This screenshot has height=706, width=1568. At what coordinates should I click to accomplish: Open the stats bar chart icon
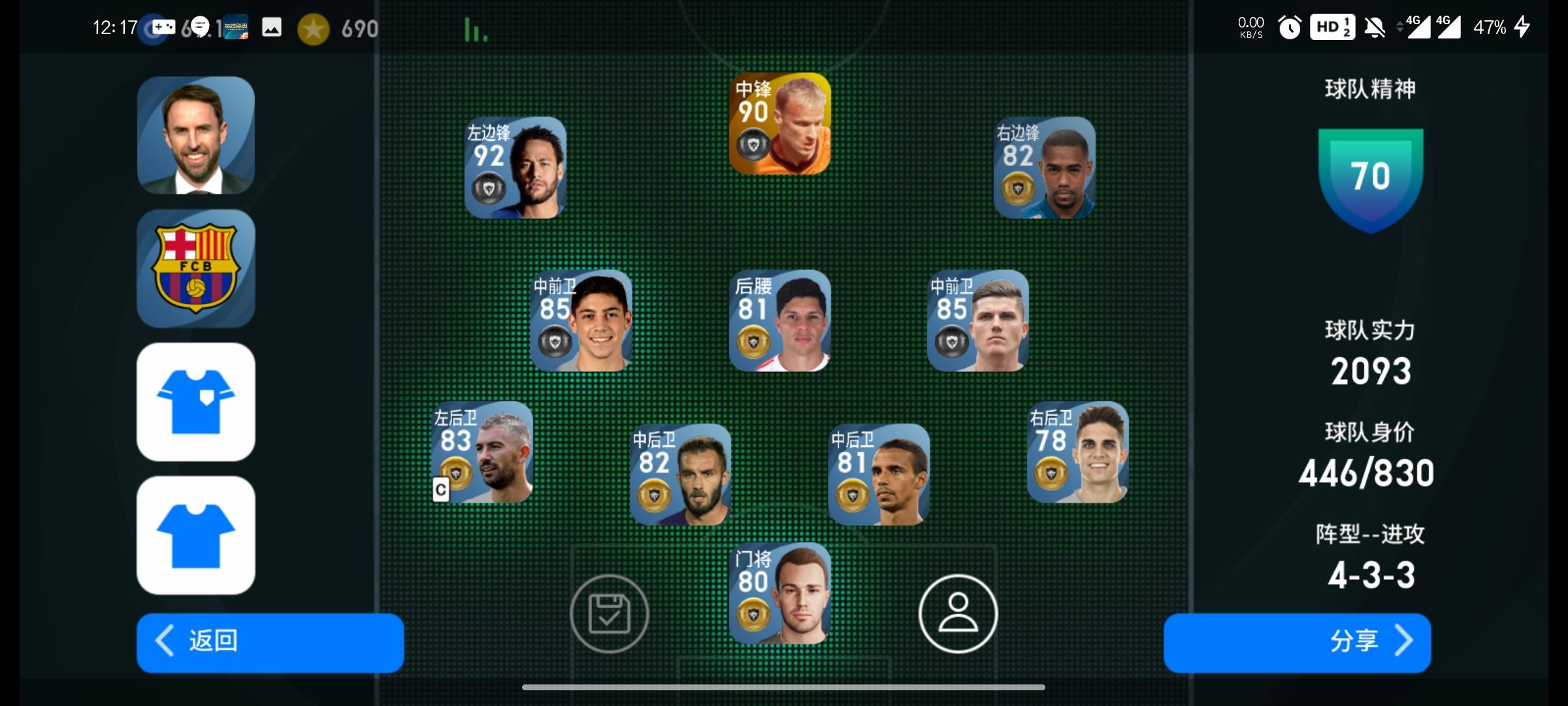coord(475,29)
